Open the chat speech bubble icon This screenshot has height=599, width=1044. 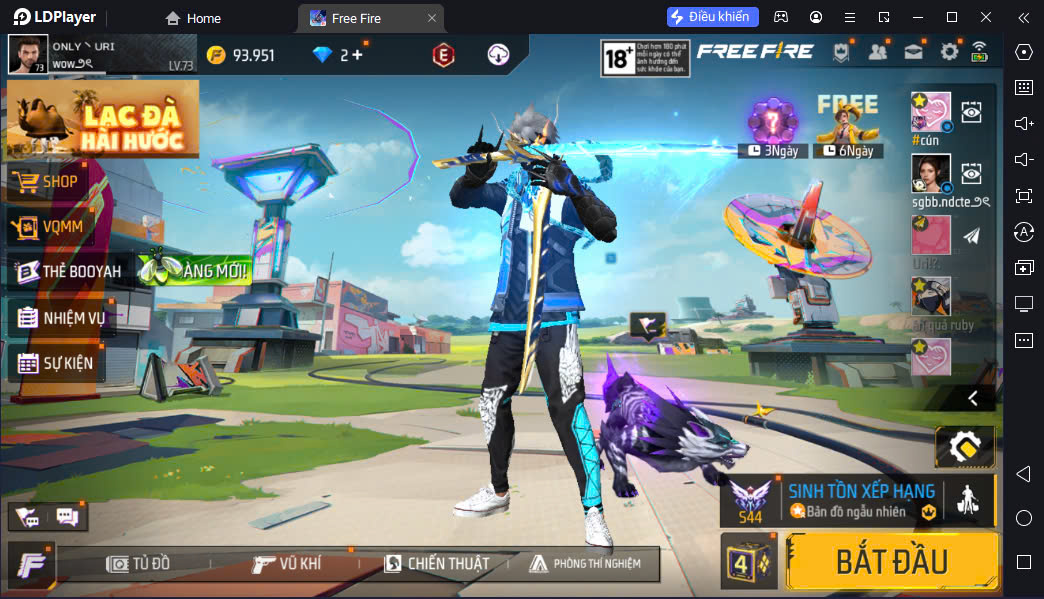[x=68, y=517]
